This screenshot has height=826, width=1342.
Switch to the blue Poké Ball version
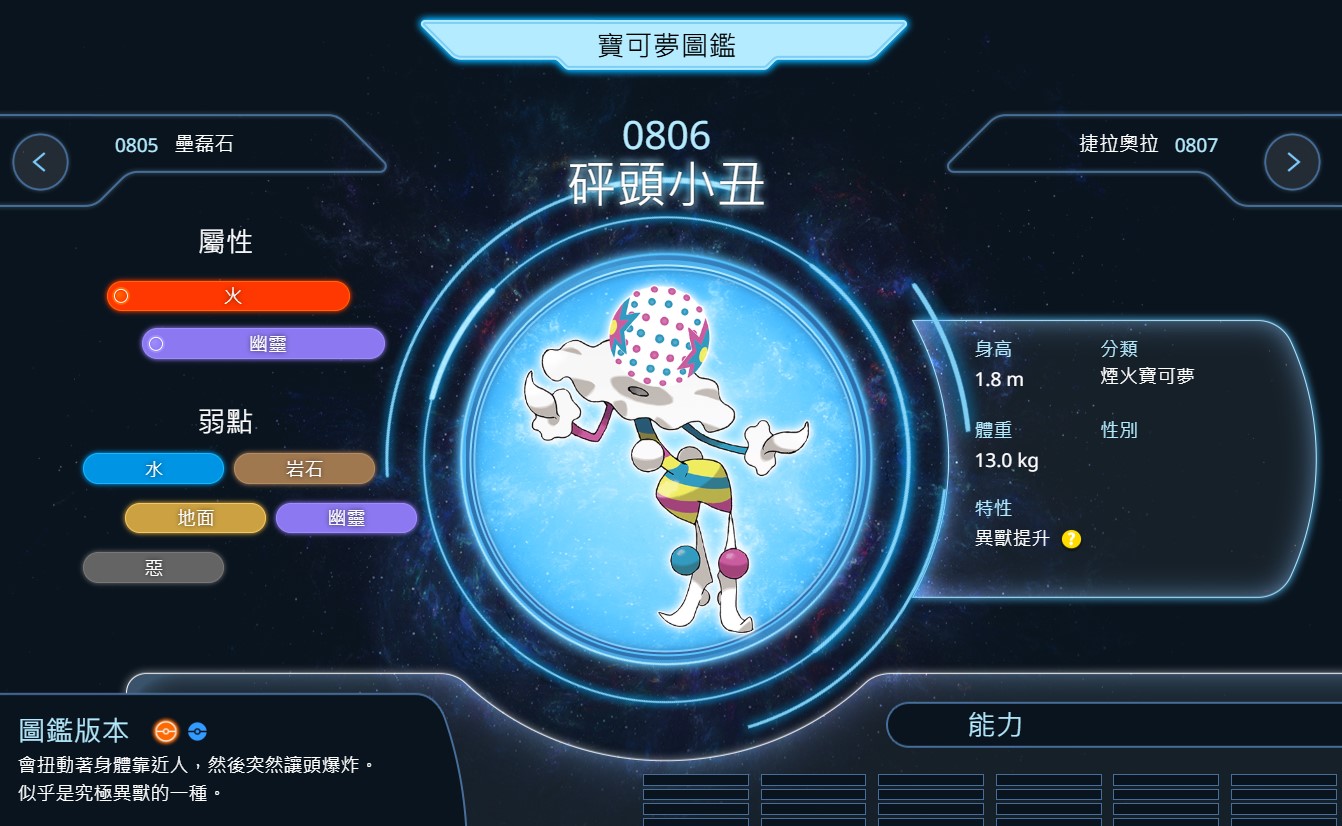[197, 731]
